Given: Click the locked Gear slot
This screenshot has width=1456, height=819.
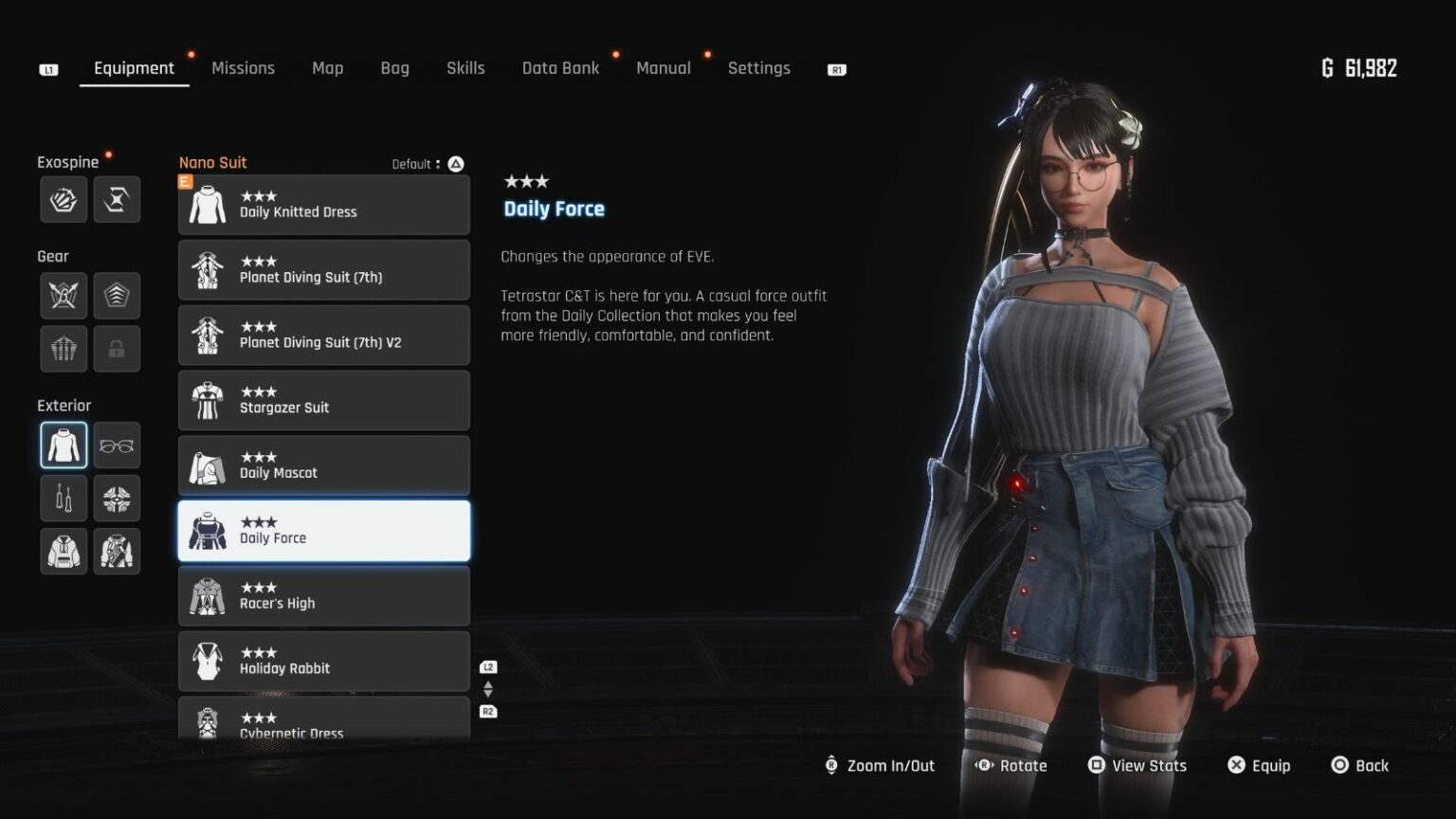Looking at the screenshot, I should pyautogui.click(x=117, y=348).
